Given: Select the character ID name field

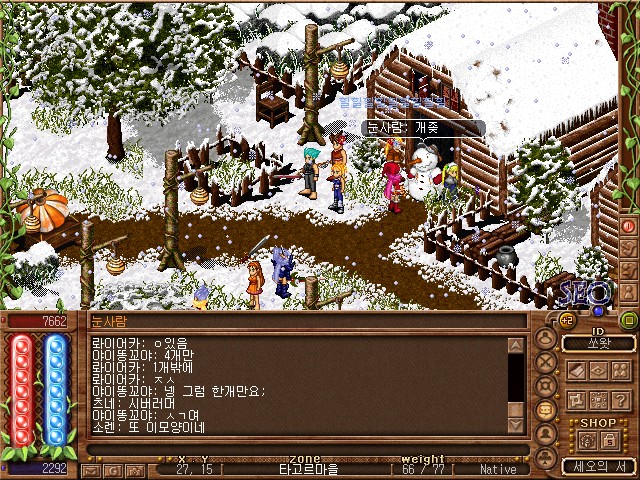Looking at the screenshot, I should point(598,343).
